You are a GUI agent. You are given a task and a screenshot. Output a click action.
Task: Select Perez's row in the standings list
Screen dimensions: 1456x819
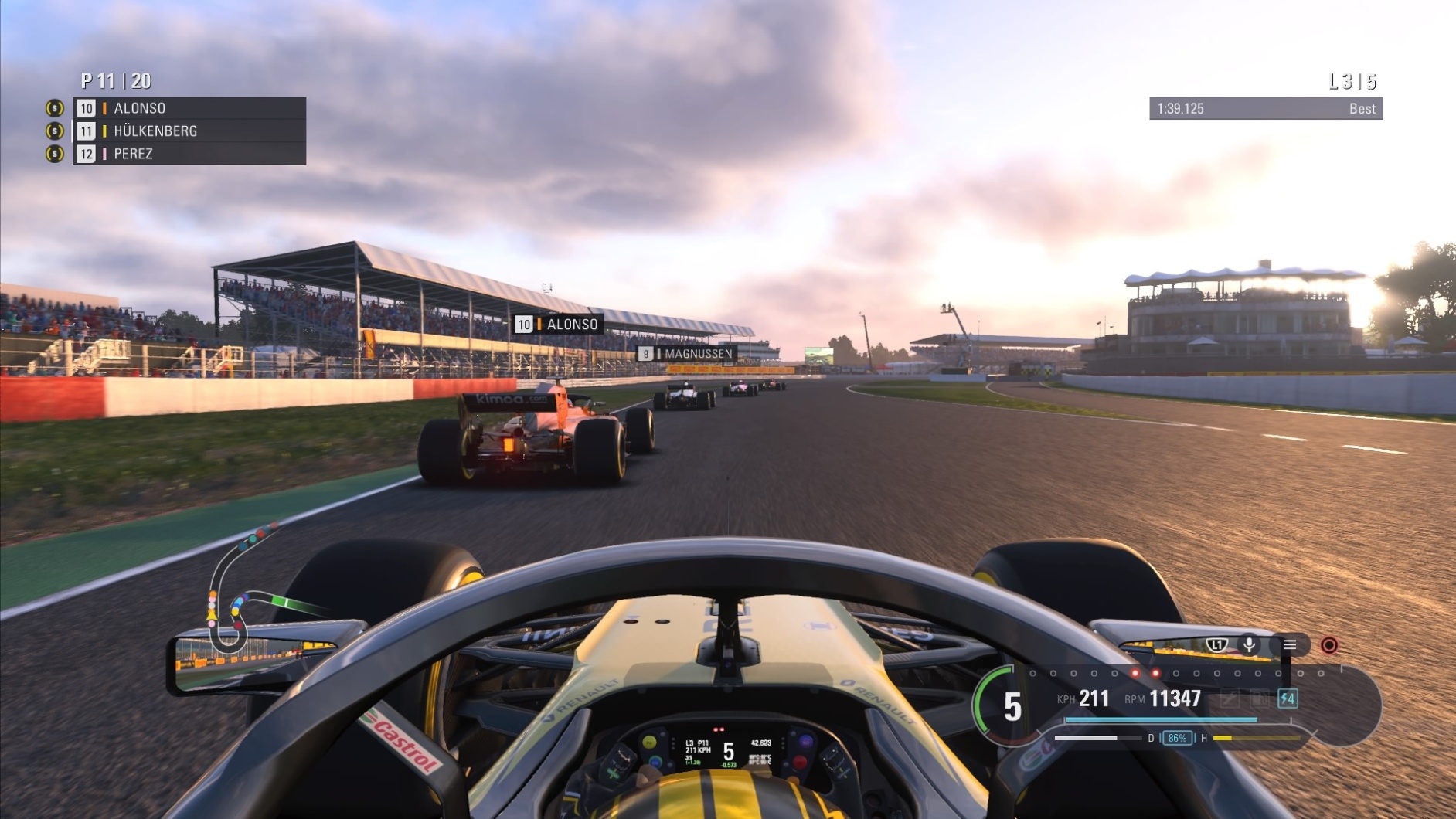coord(189,154)
